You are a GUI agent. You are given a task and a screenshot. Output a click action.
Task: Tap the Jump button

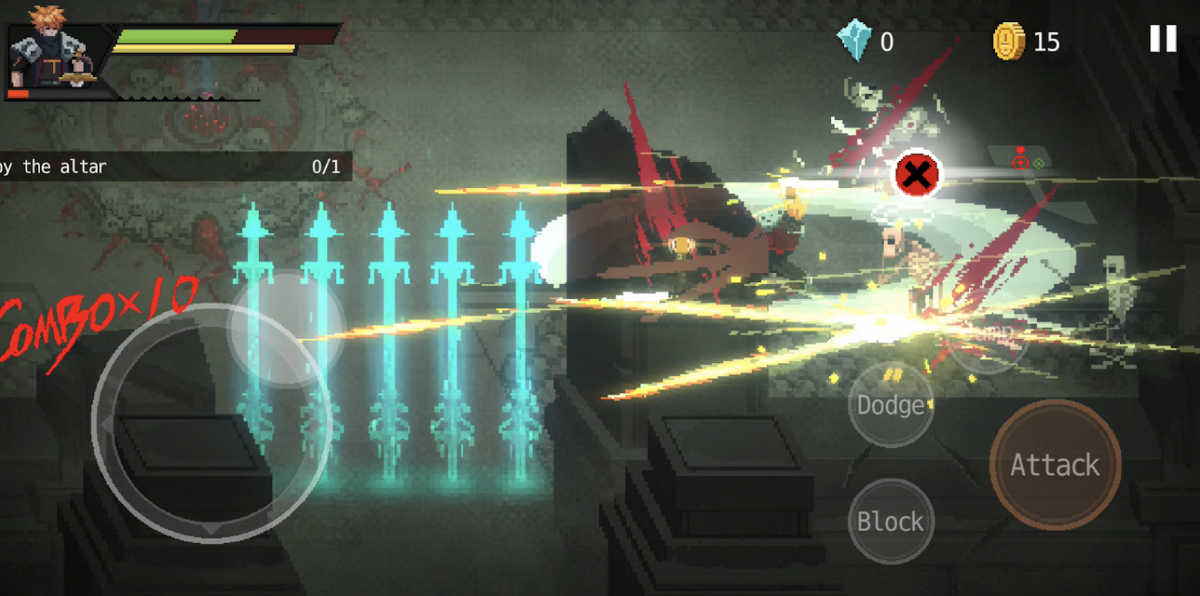coord(987,335)
